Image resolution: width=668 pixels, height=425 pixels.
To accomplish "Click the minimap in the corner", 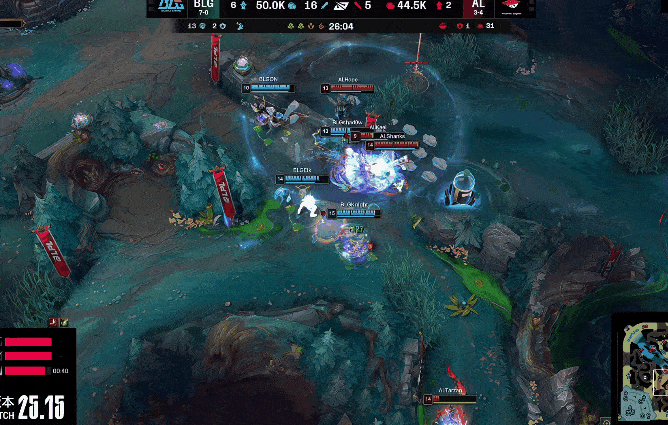I will (642, 370).
